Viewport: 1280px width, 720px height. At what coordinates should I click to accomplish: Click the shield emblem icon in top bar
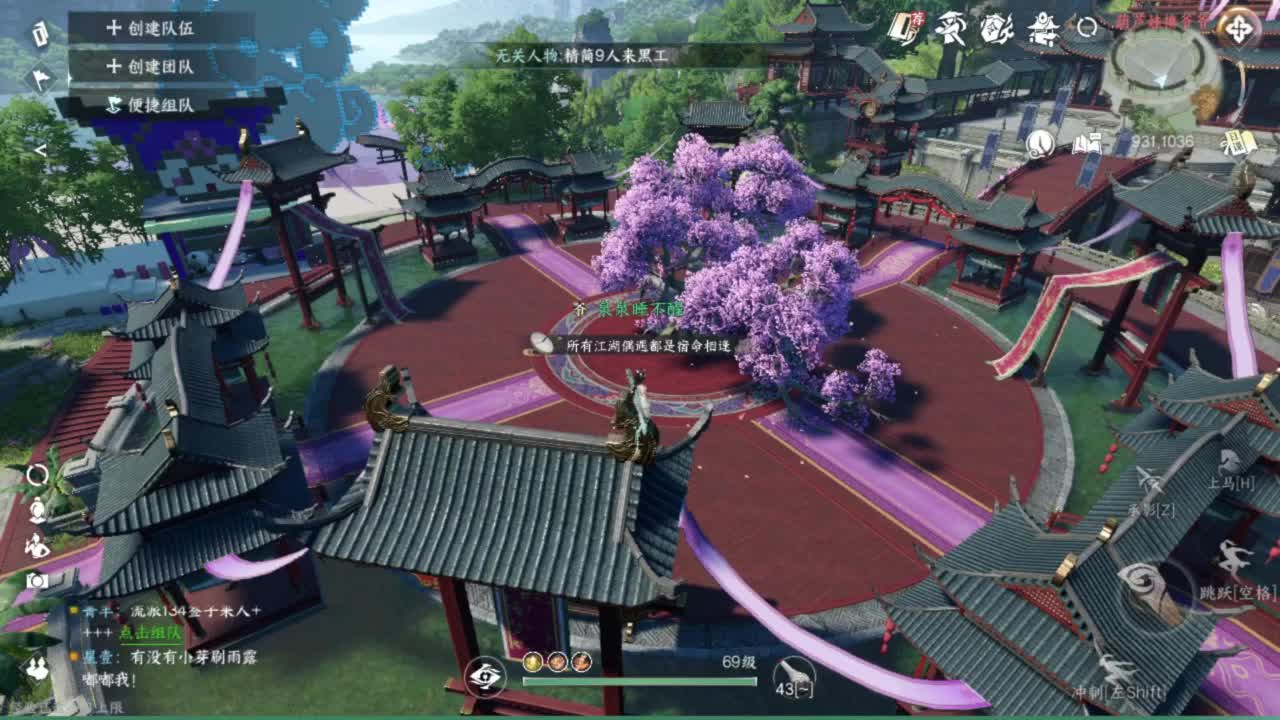click(x=995, y=27)
